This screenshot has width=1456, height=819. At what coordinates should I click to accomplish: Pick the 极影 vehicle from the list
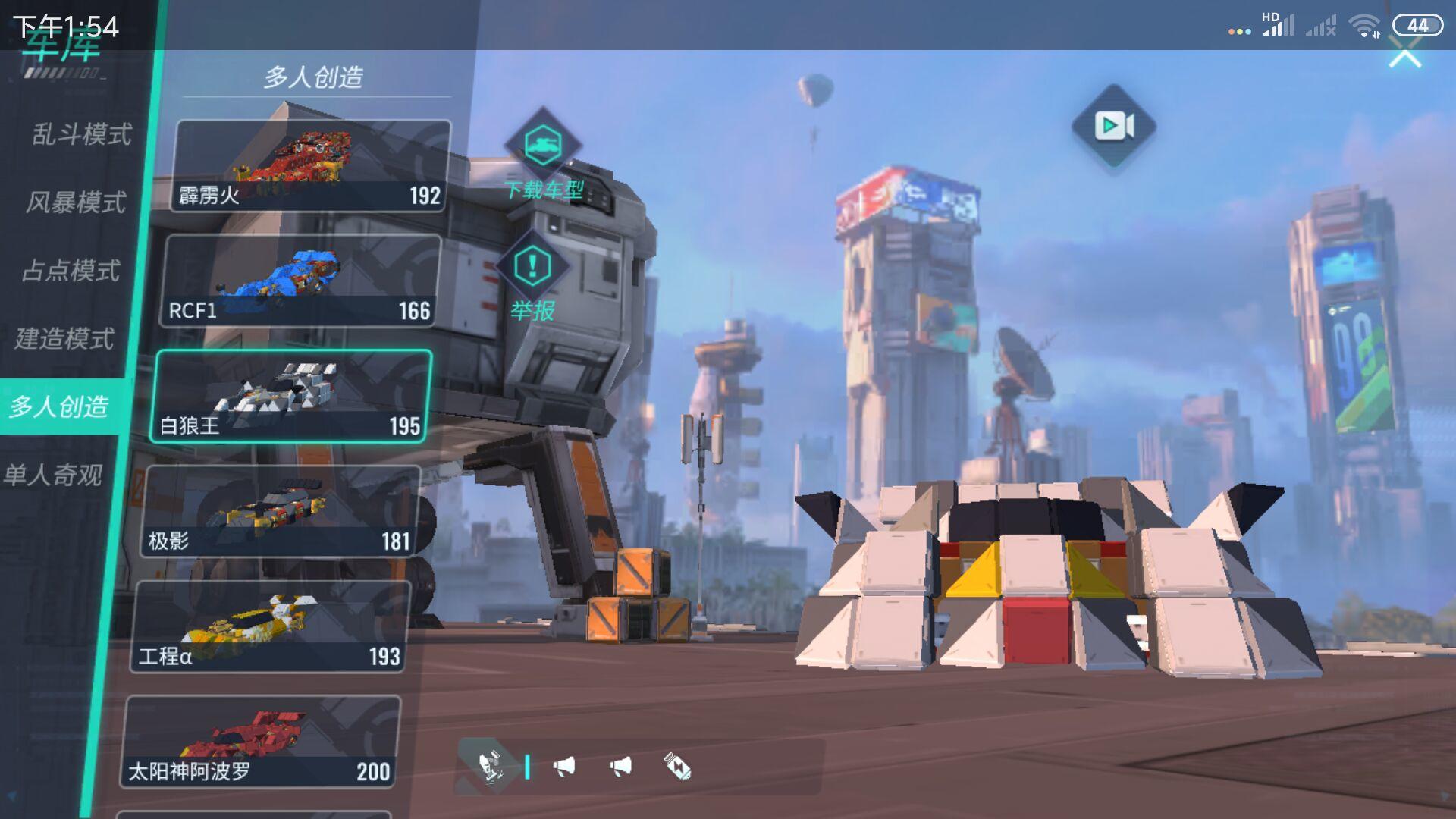(x=280, y=512)
